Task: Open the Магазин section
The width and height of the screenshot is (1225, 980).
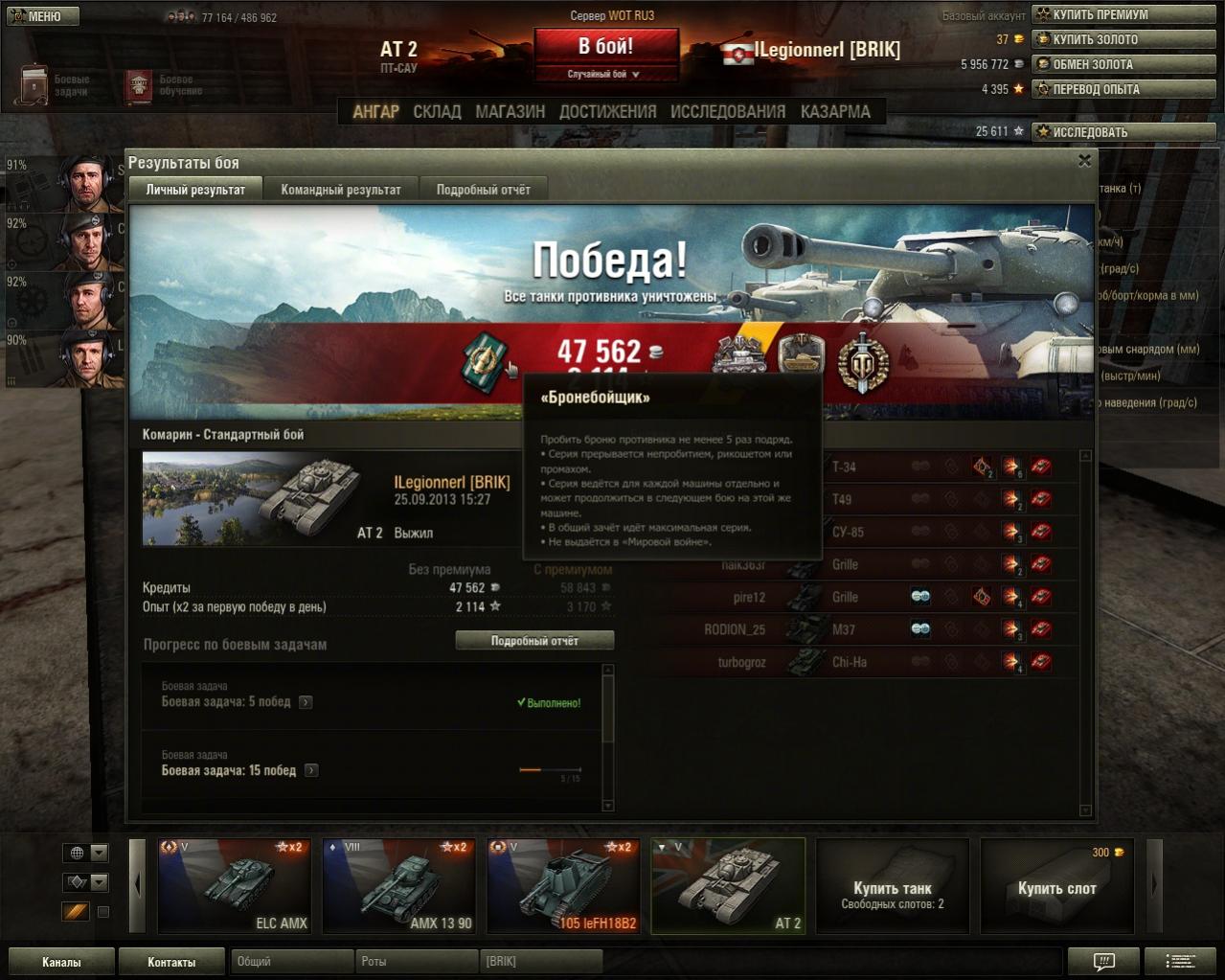Action: pos(510,112)
